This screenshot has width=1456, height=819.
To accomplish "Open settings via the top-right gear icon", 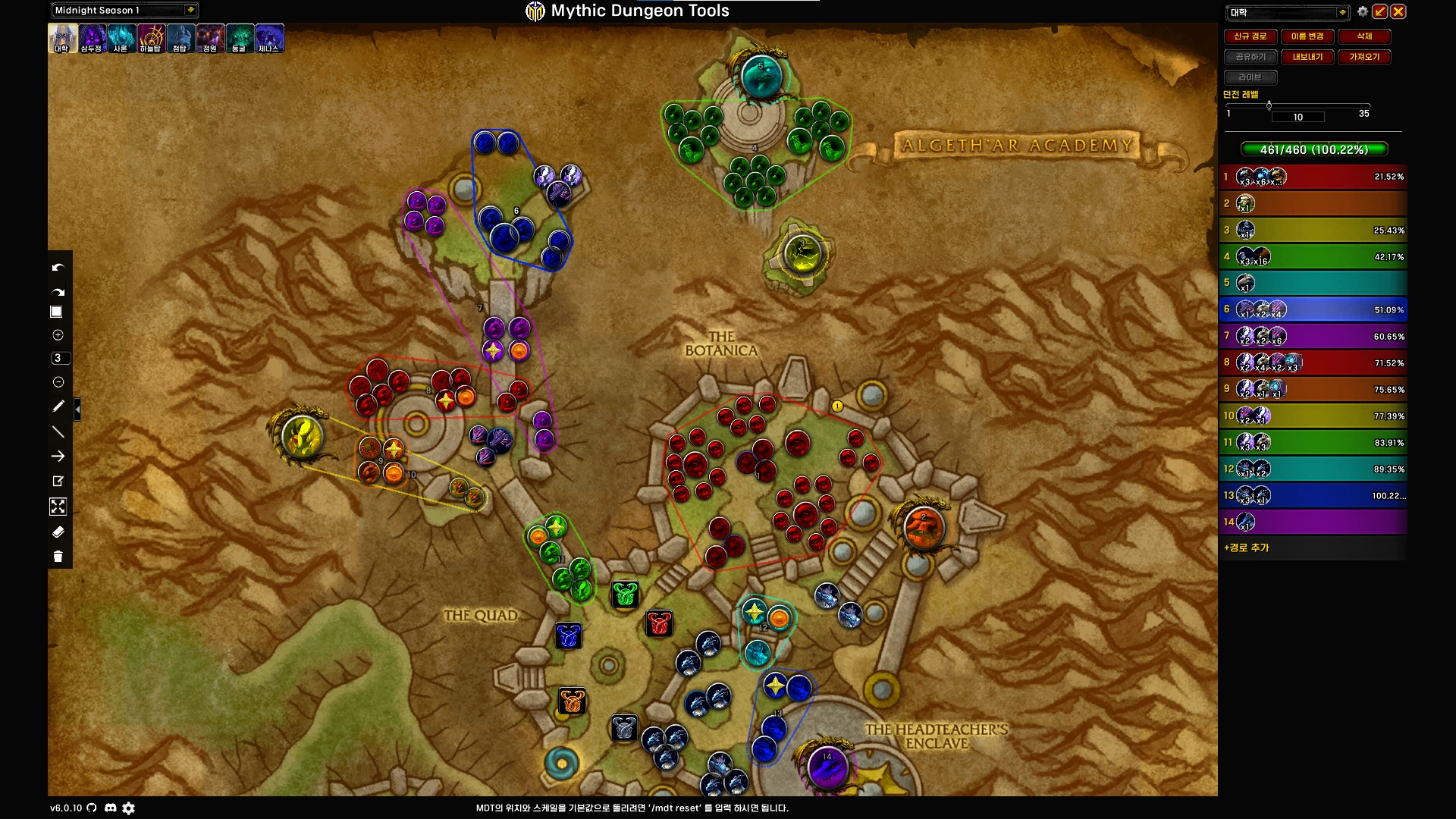I will pyautogui.click(x=1363, y=11).
